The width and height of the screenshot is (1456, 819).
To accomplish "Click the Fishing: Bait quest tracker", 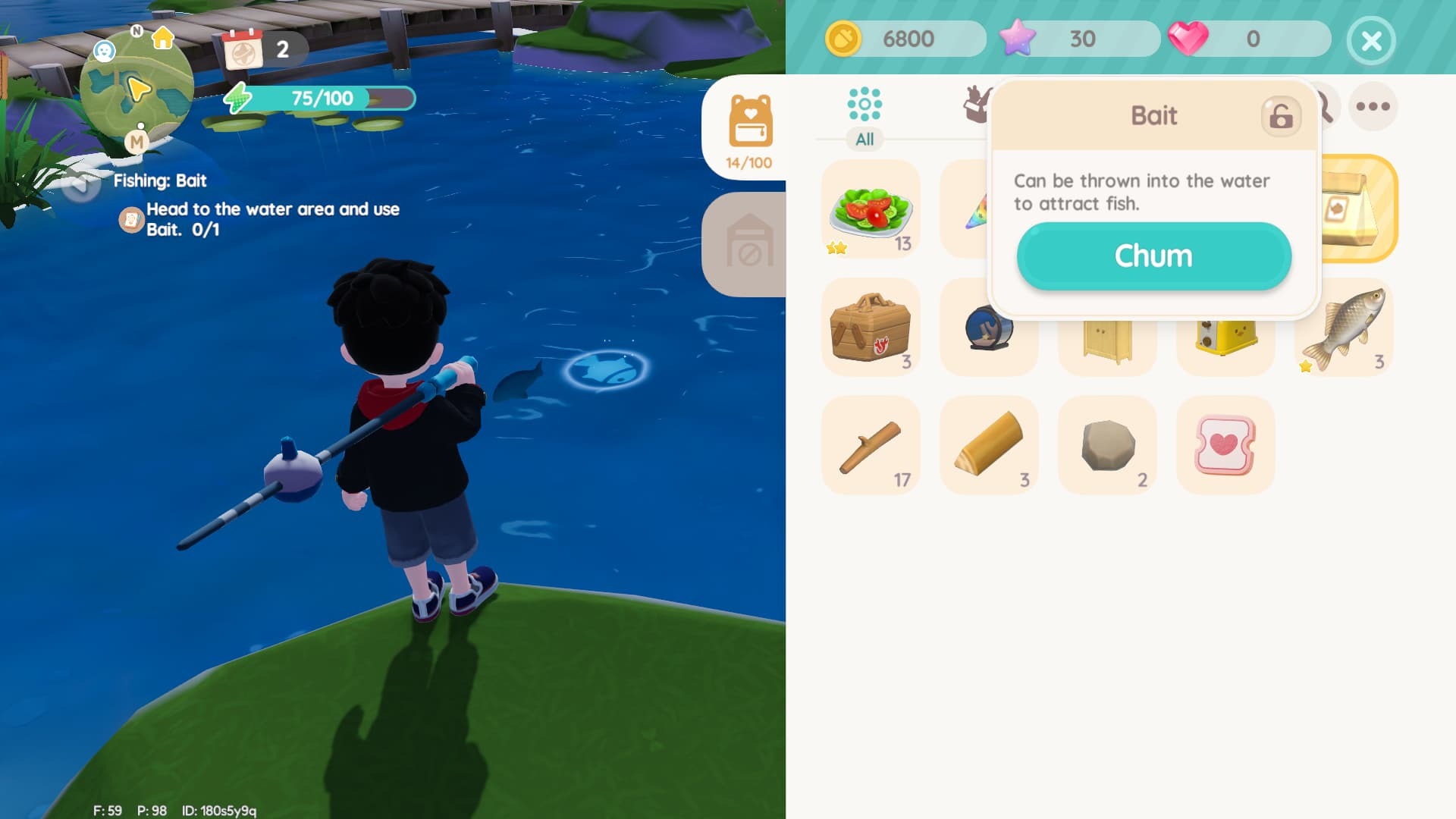I will tap(160, 180).
